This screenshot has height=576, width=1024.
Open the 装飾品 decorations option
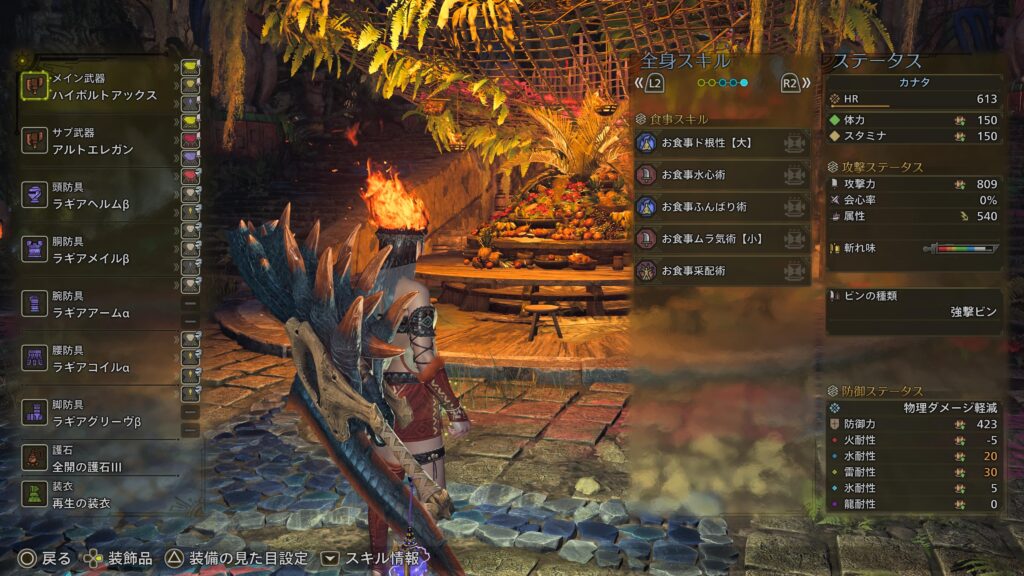tap(121, 558)
